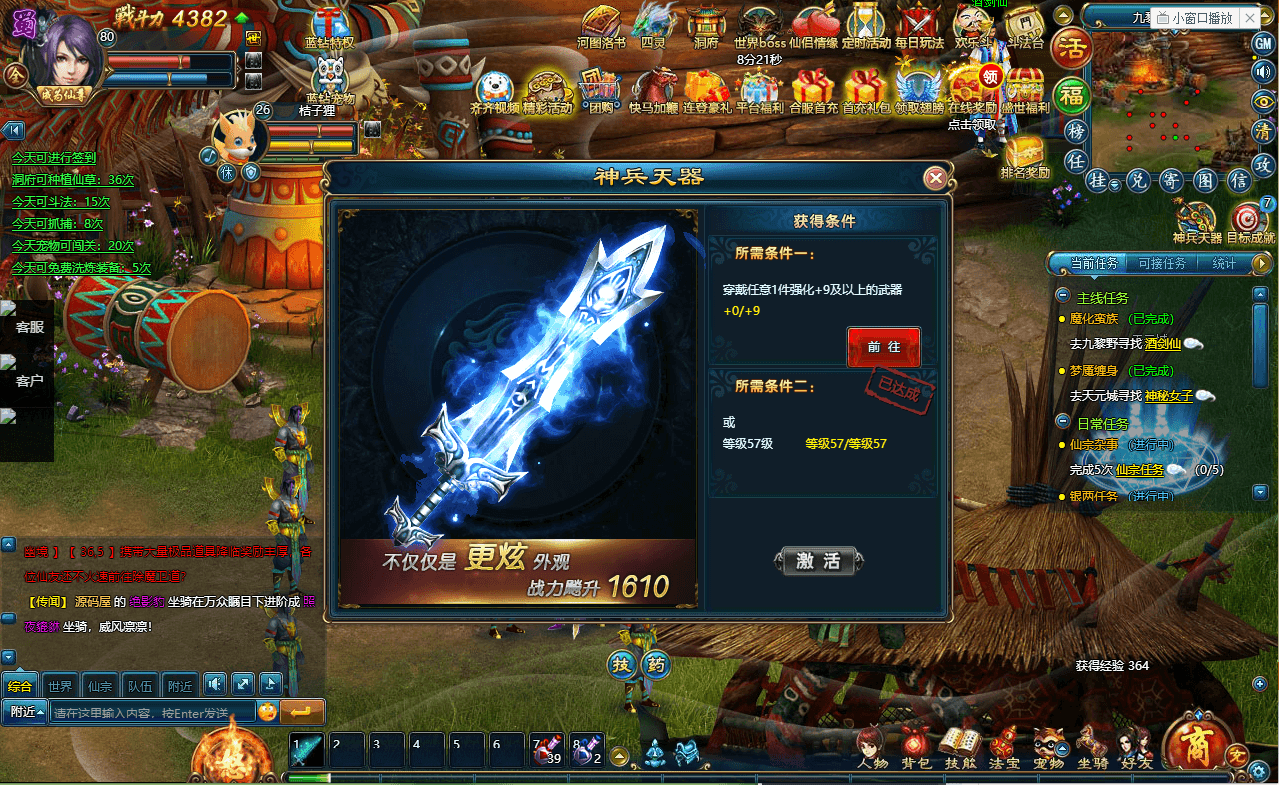This screenshot has width=1279, height=785.
Task: Switch to the 可接任务 quest tab
Action: 1161,264
